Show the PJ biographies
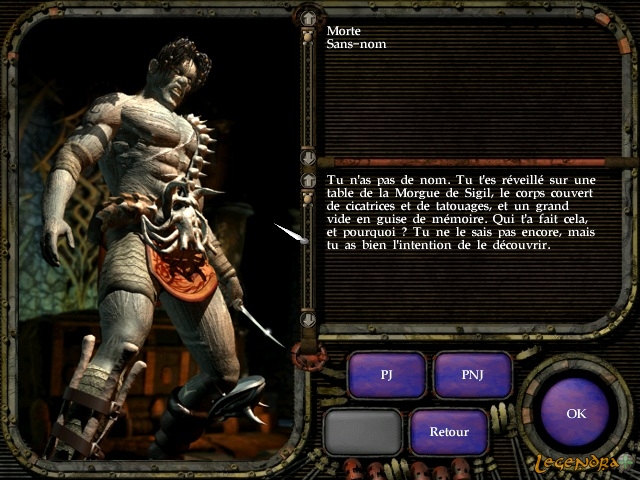The width and height of the screenshot is (640, 480). pyautogui.click(x=387, y=375)
